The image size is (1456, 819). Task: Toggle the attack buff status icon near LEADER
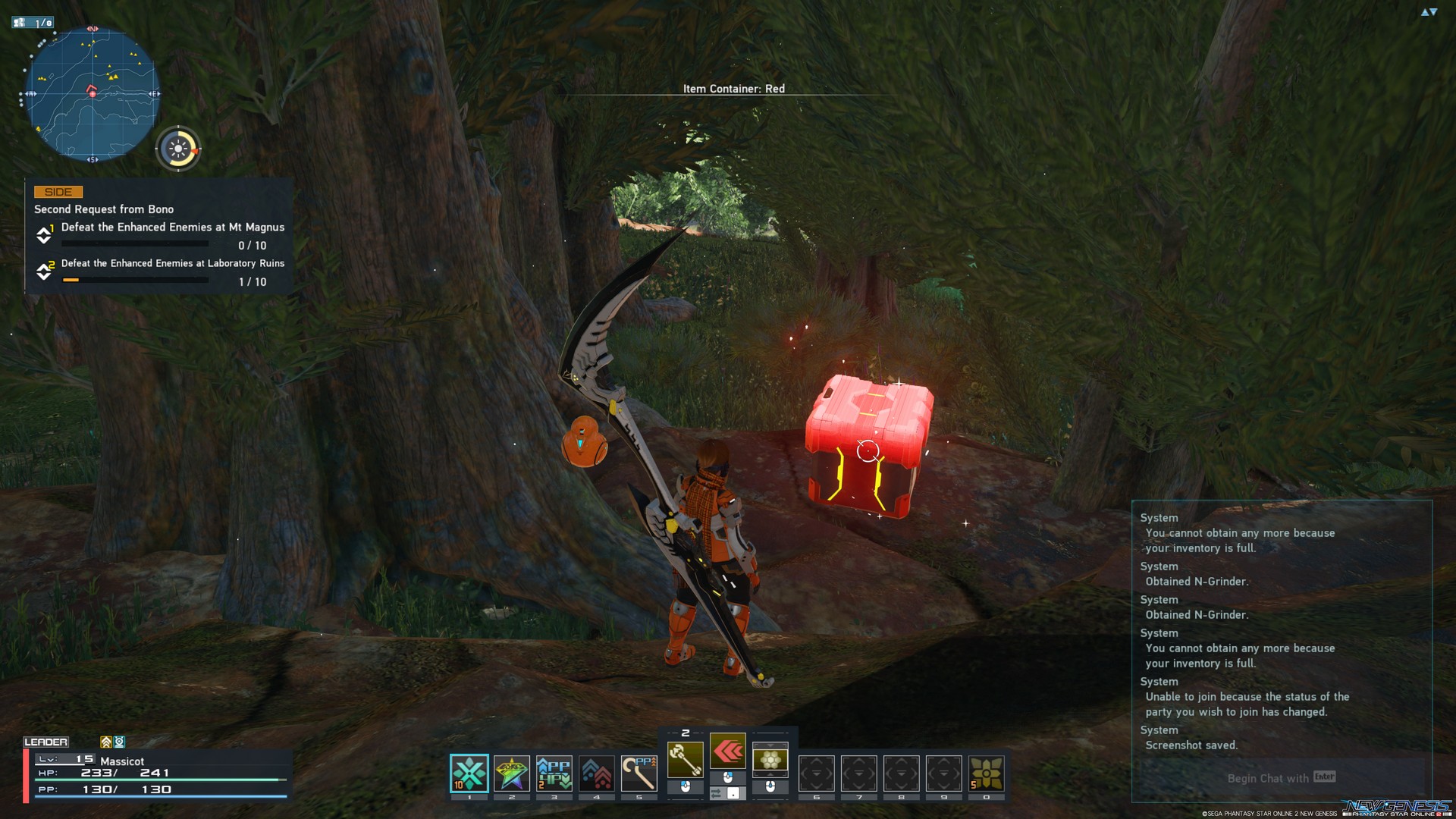[105, 742]
